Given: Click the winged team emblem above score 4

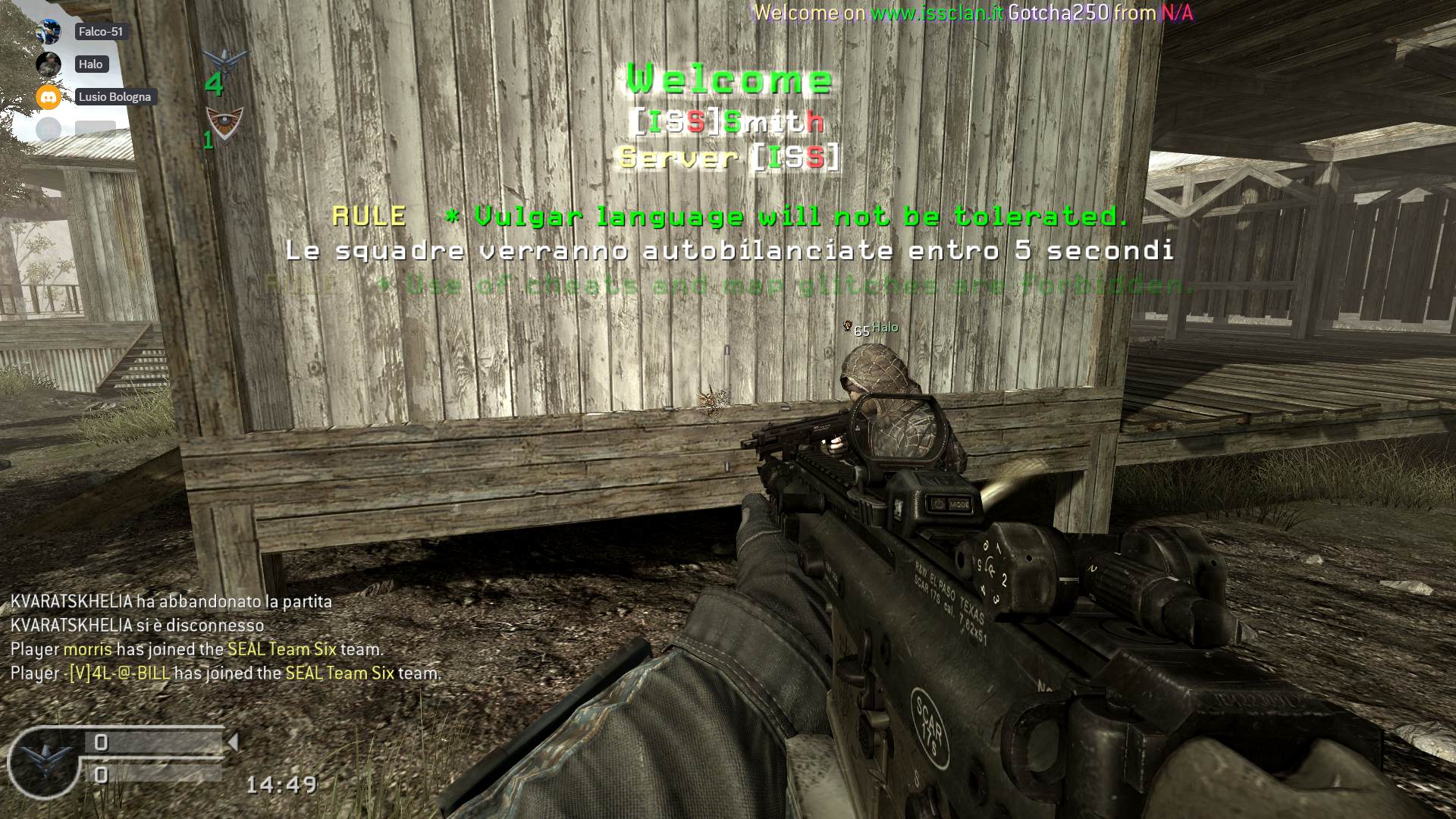Looking at the screenshot, I should [x=226, y=59].
